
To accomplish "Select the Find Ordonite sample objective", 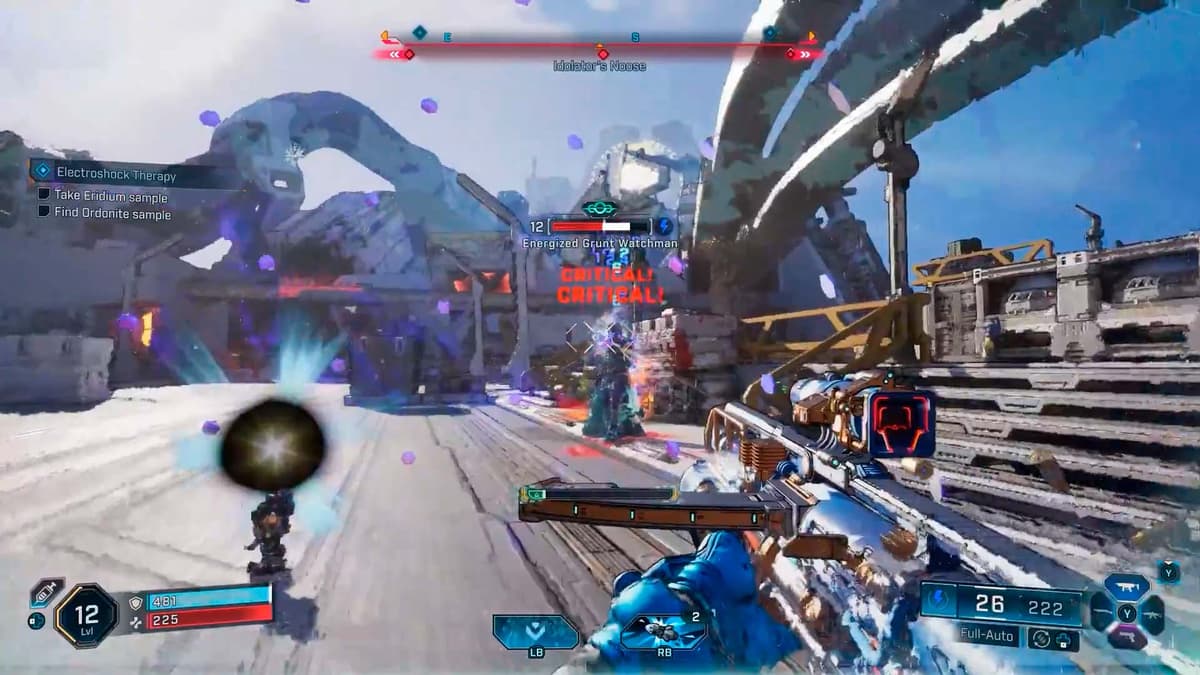I will coord(112,214).
